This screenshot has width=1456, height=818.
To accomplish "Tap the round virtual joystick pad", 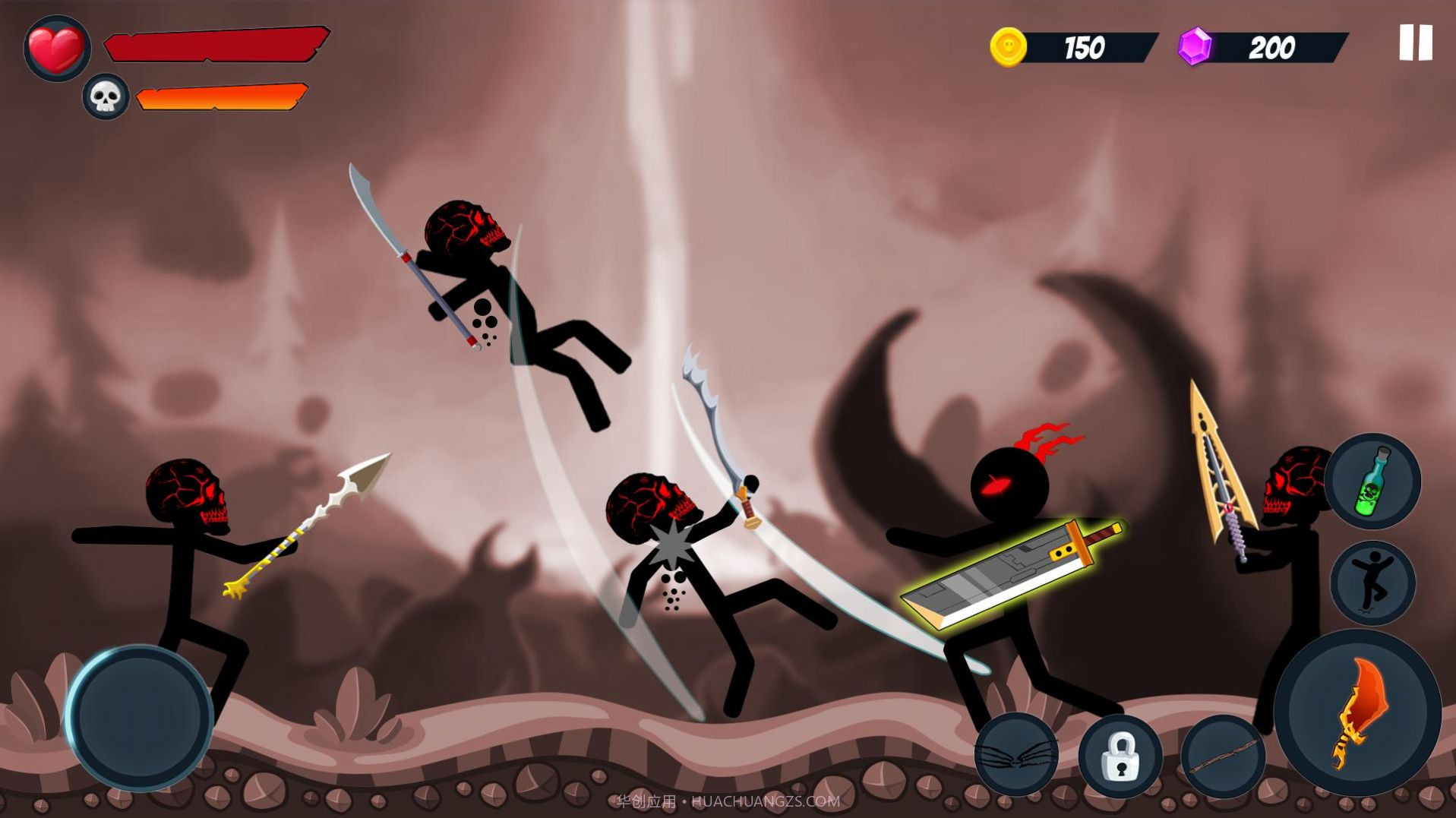I will 139,717.
